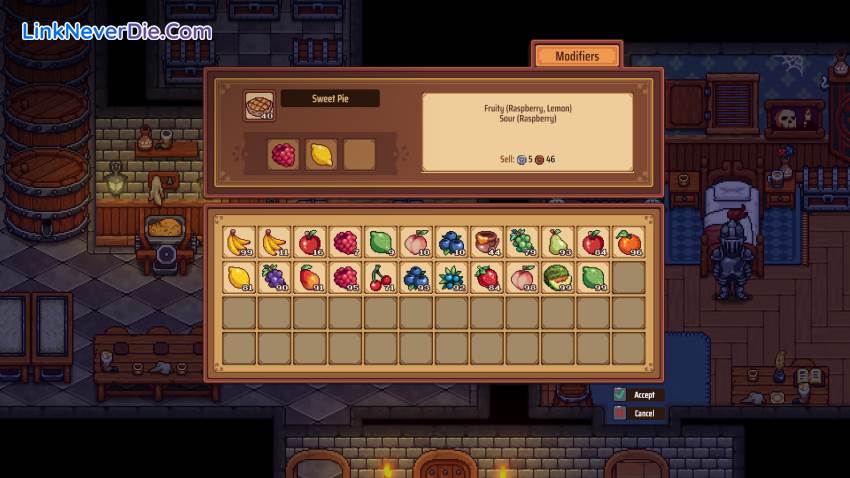Viewport: 850px width, 478px height.
Task: Pick the purple grapes
Action: [x=274, y=278]
